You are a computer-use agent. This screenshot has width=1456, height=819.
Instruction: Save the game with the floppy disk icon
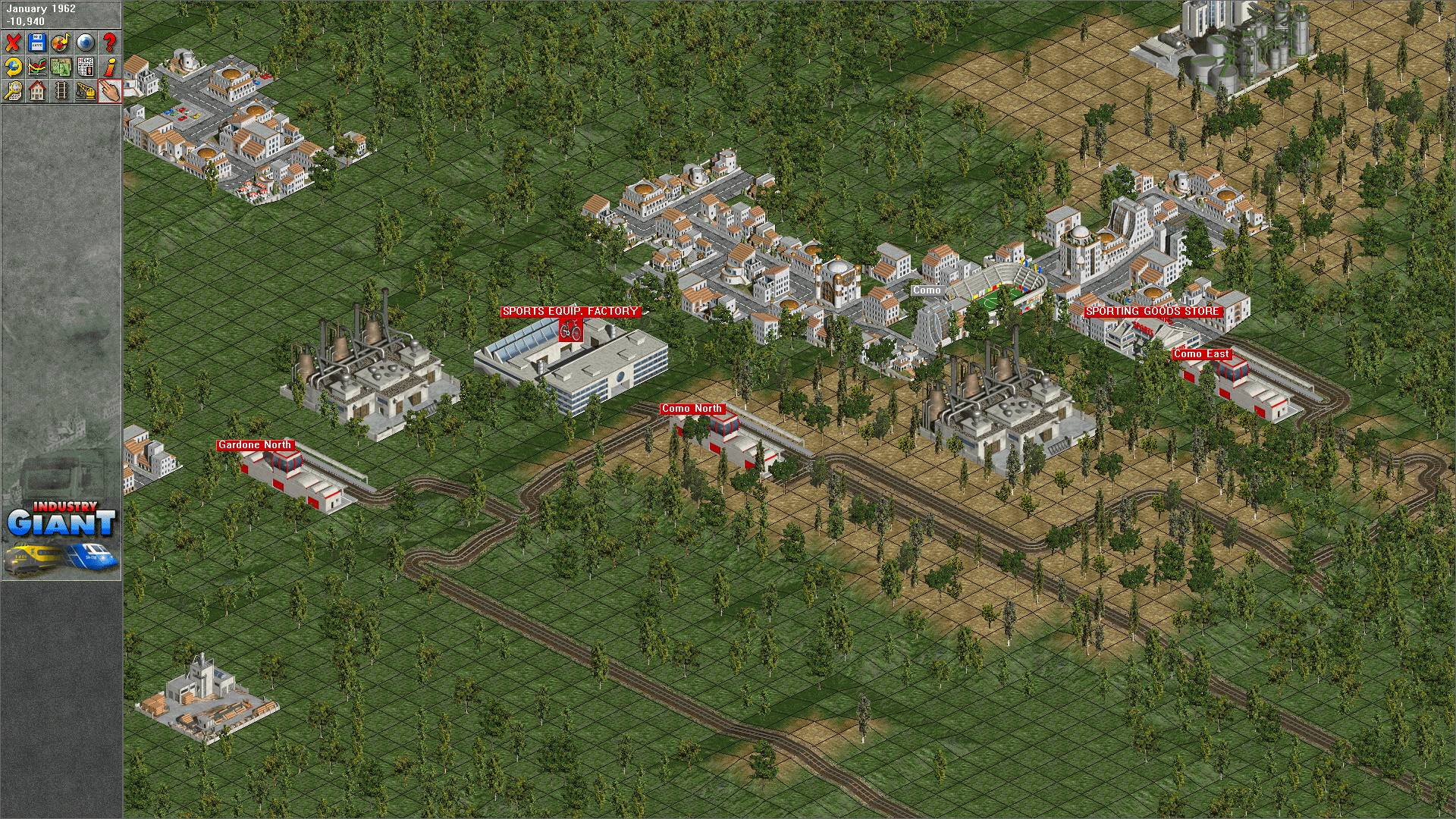tap(36, 42)
